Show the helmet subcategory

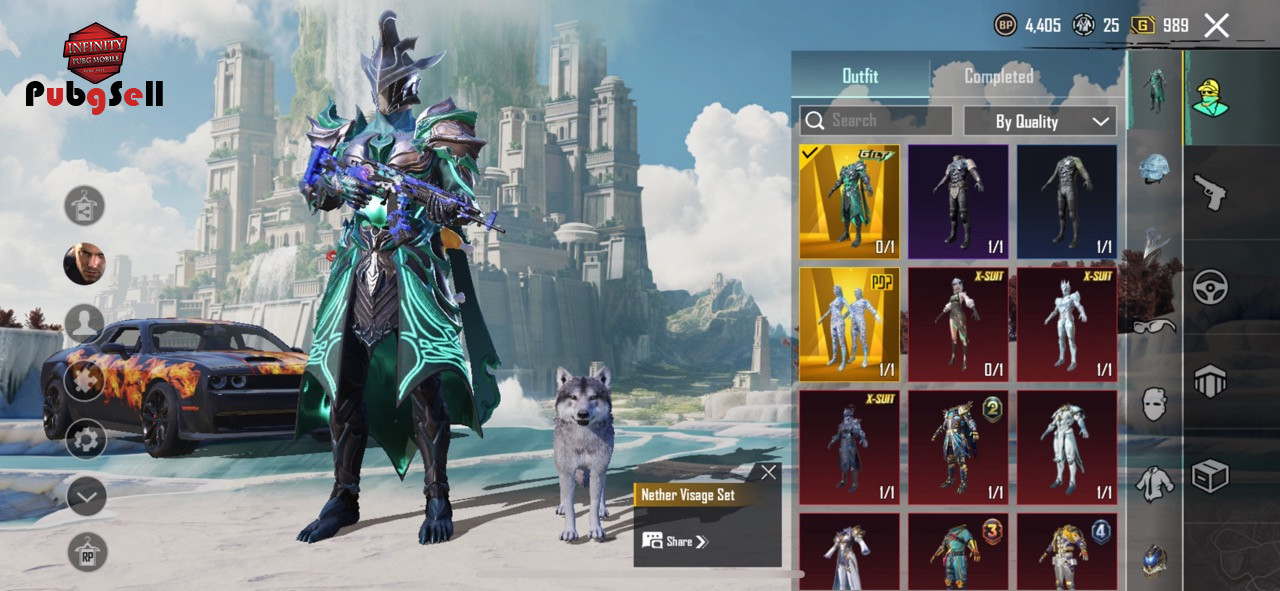[x=1155, y=168]
